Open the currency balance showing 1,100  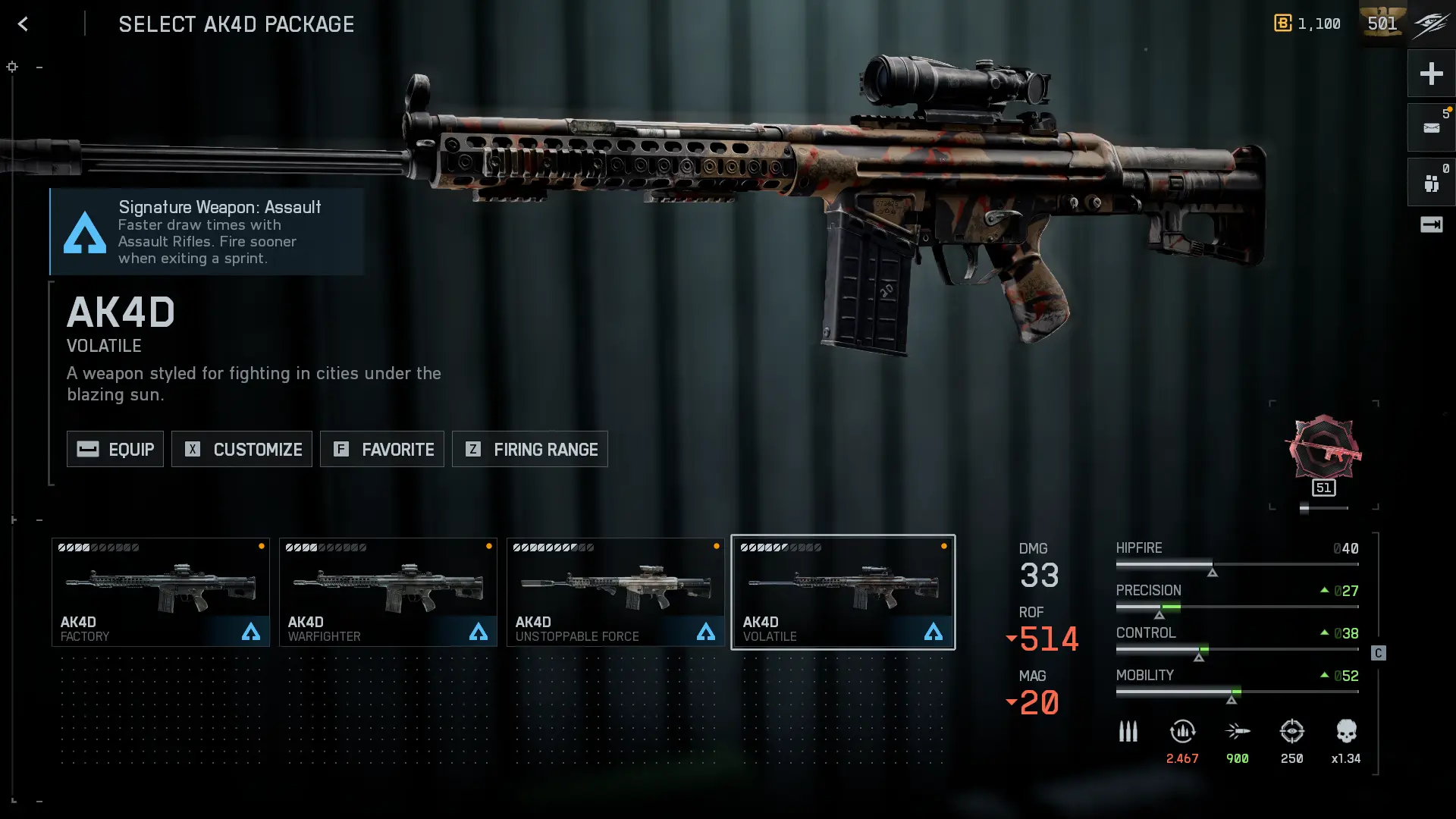tap(1307, 24)
